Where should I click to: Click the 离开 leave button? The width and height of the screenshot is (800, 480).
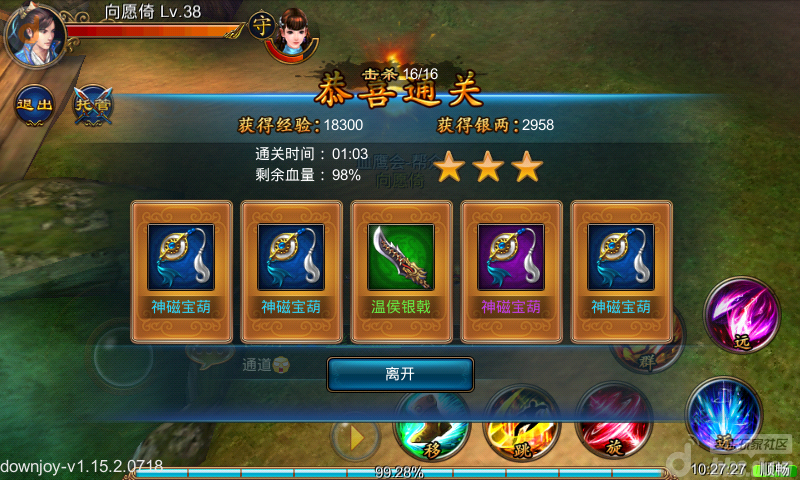[x=400, y=374]
